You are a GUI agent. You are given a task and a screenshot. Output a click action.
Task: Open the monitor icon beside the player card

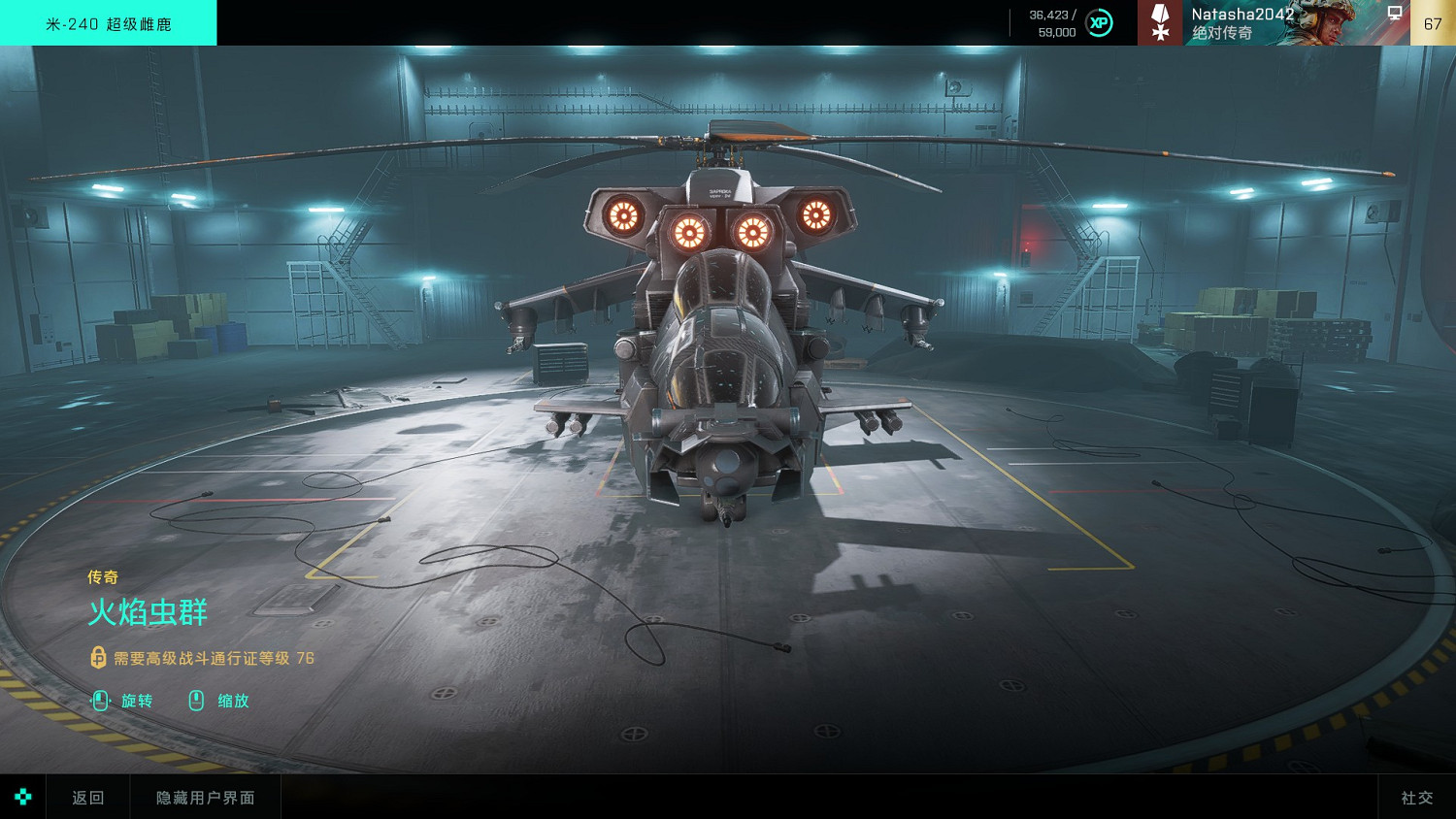[1395, 14]
